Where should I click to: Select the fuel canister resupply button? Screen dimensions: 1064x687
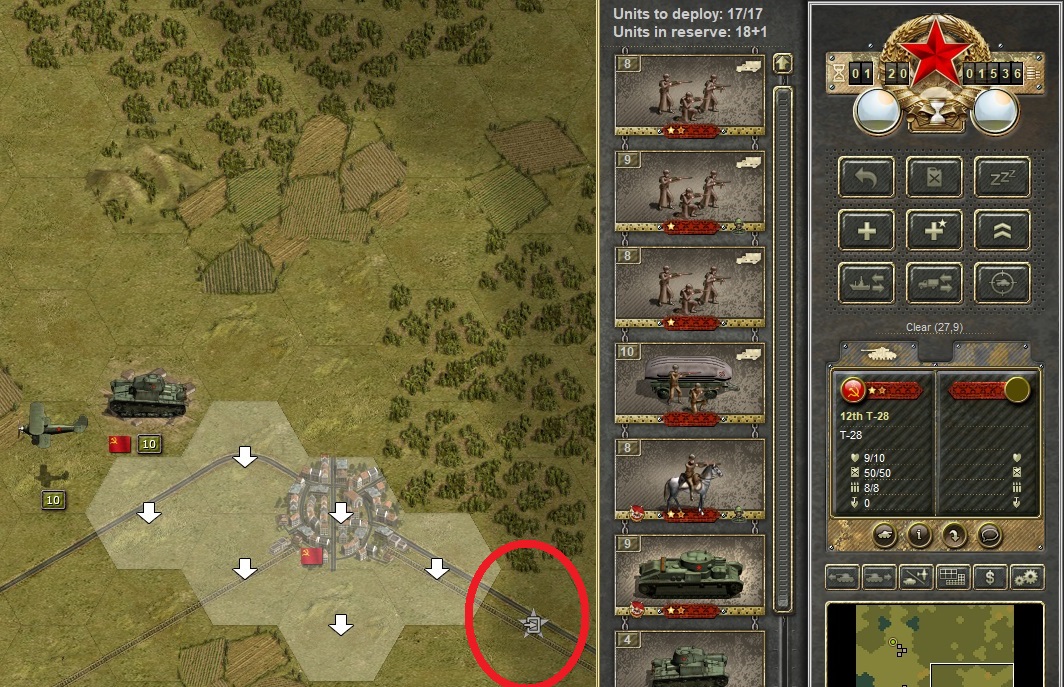[x=934, y=177]
